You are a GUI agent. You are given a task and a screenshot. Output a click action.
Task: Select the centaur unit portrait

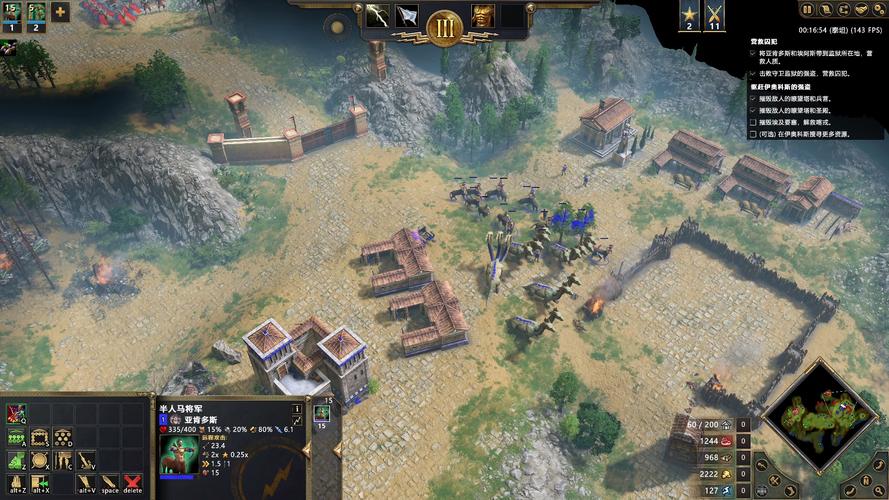point(178,455)
